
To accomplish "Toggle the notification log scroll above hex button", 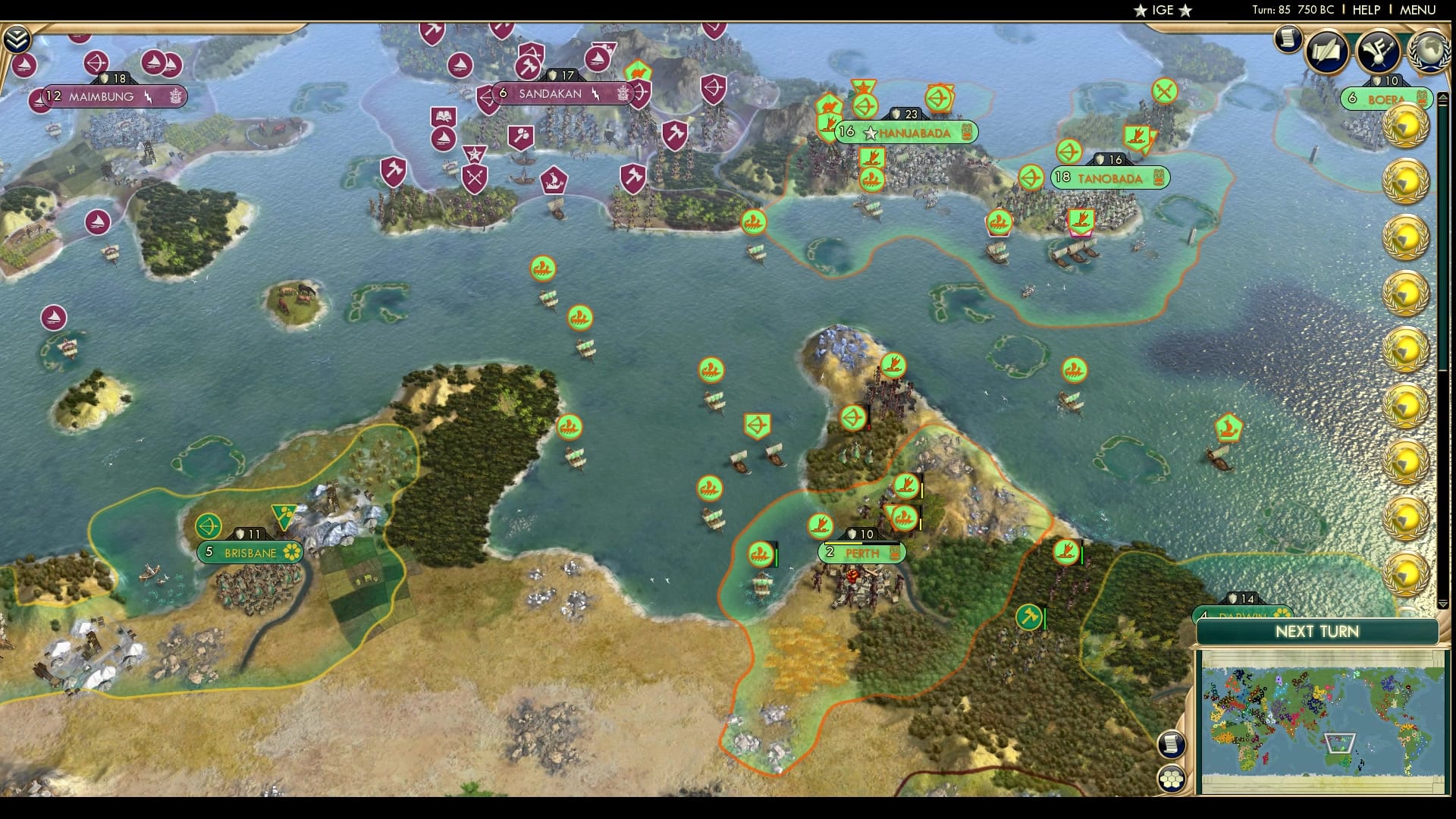I will 1171,743.
